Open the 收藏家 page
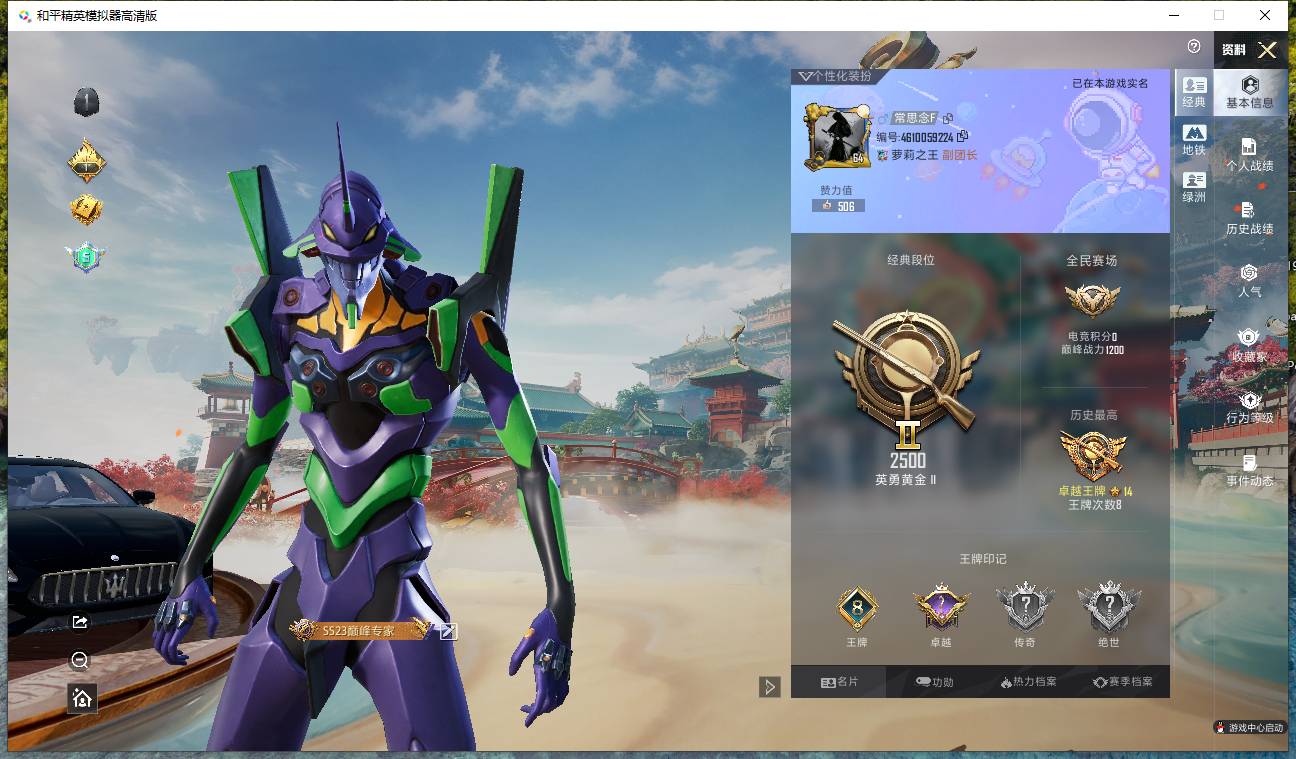Screen dimensions: 1296x759 click(1249, 345)
